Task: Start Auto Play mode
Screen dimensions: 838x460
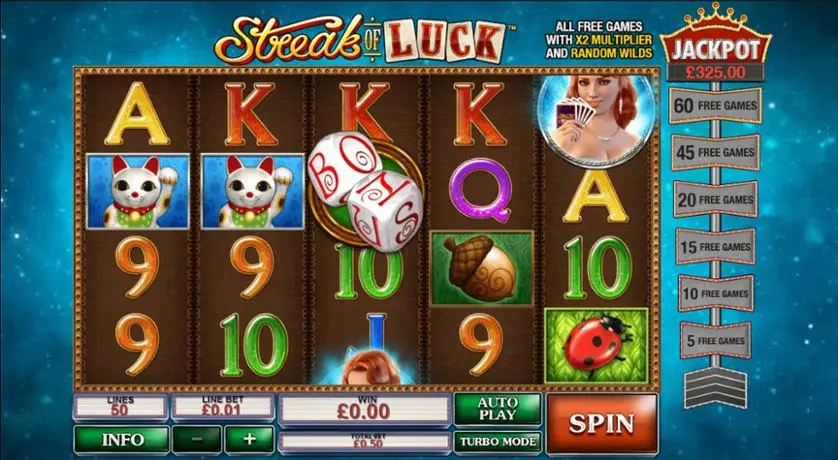Action: click(x=497, y=408)
